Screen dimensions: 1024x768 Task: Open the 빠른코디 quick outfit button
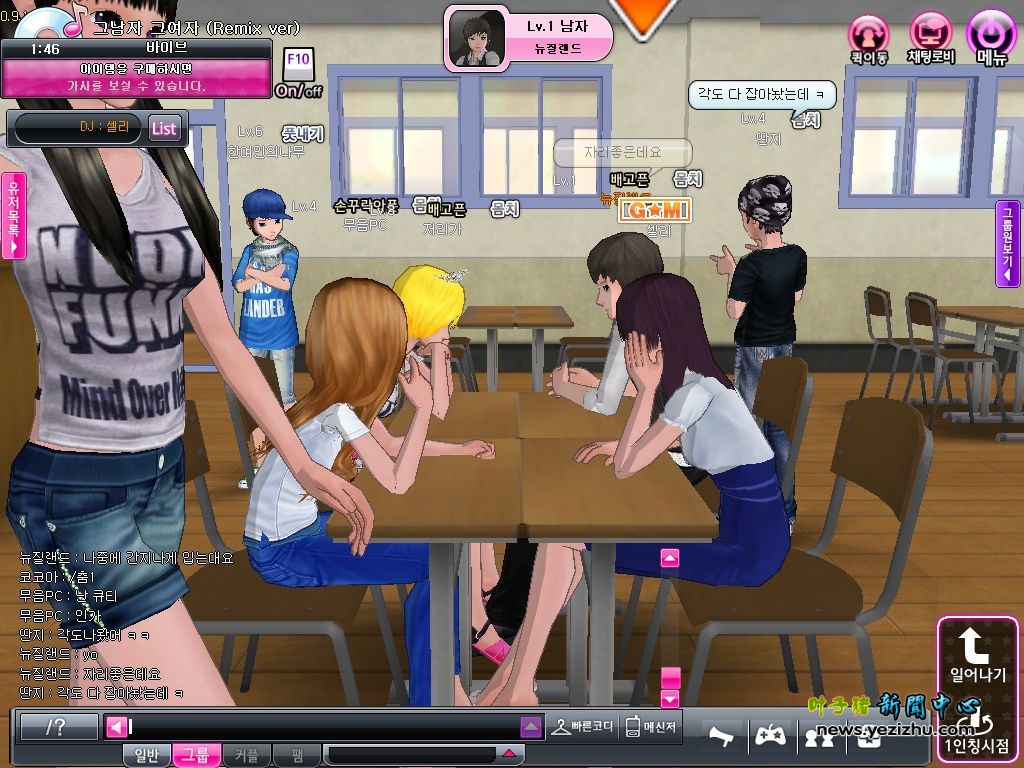coord(582,727)
